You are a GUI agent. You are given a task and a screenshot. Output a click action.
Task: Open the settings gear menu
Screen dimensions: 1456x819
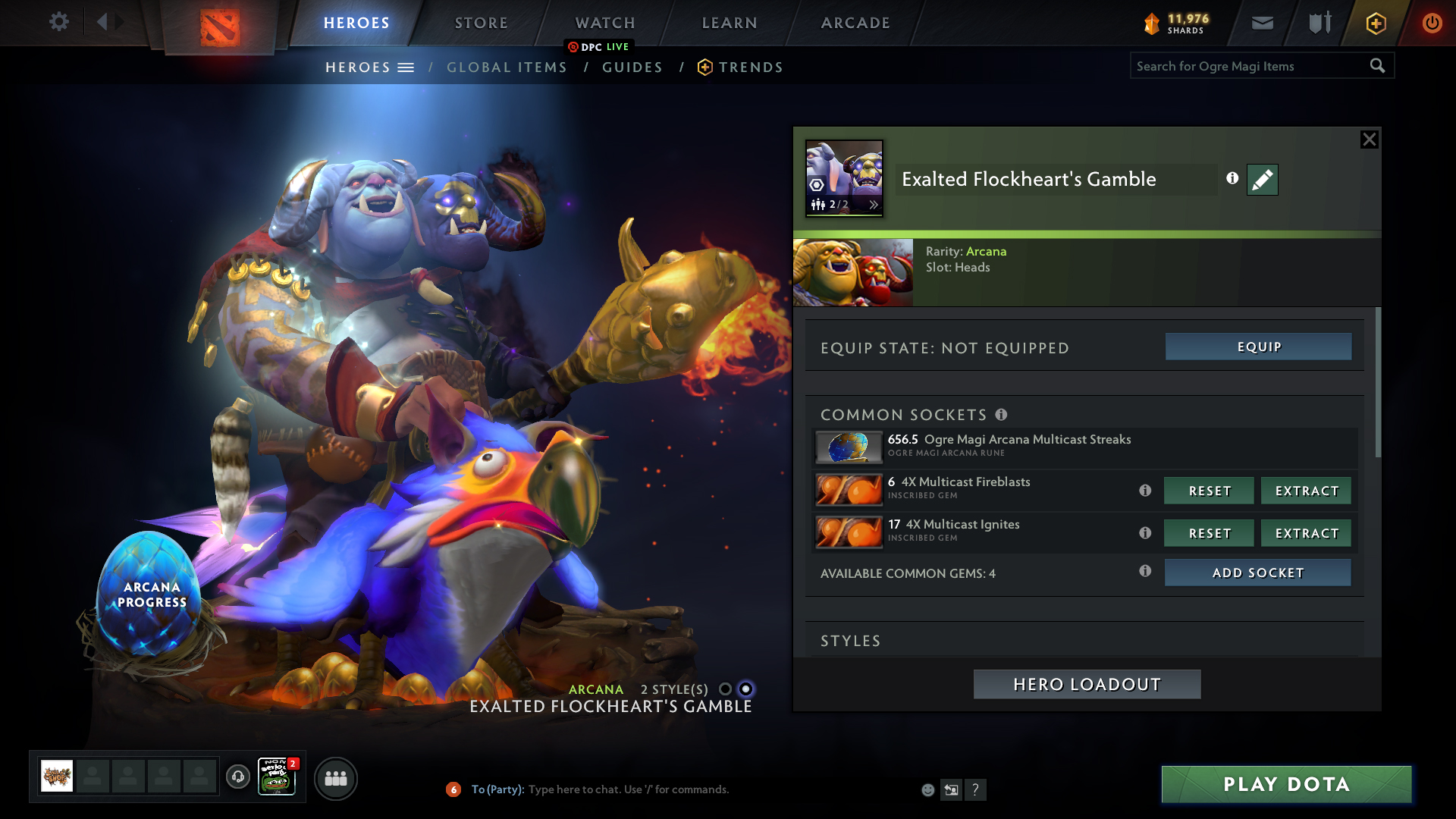pyautogui.click(x=59, y=22)
